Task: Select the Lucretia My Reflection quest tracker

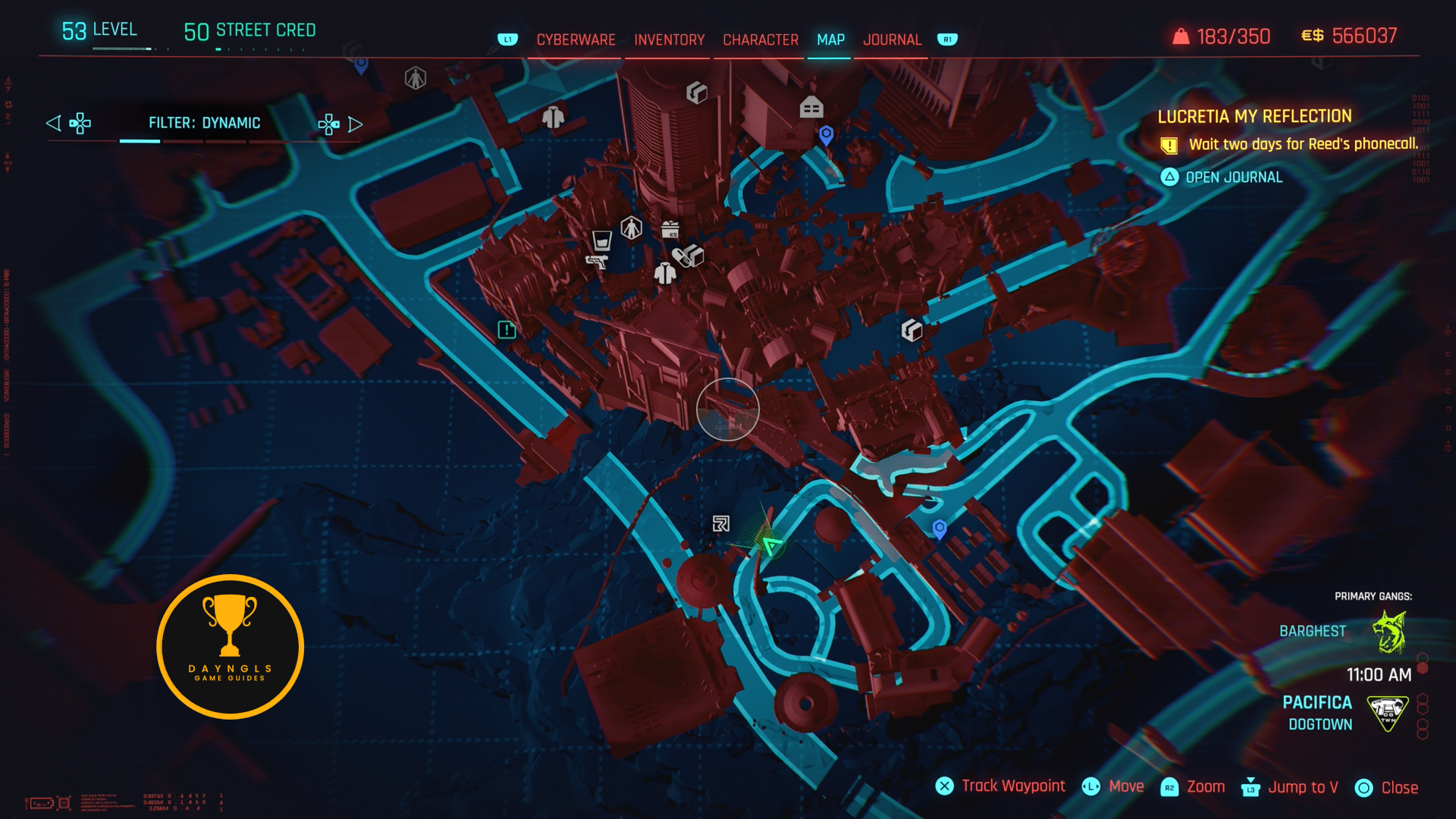Action: (x=1254, y=117)
